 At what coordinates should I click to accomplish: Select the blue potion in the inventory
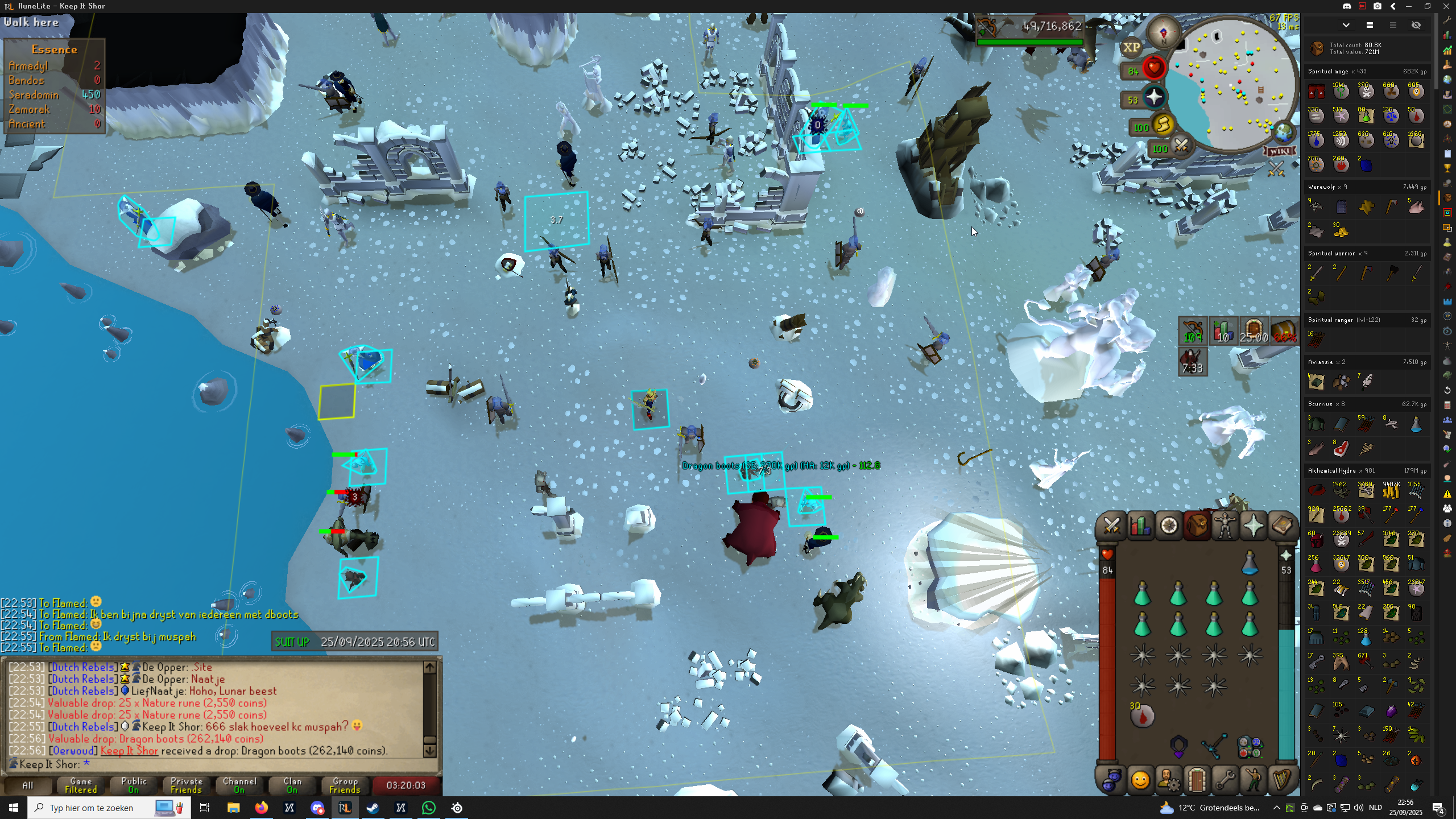[1250, 563]
